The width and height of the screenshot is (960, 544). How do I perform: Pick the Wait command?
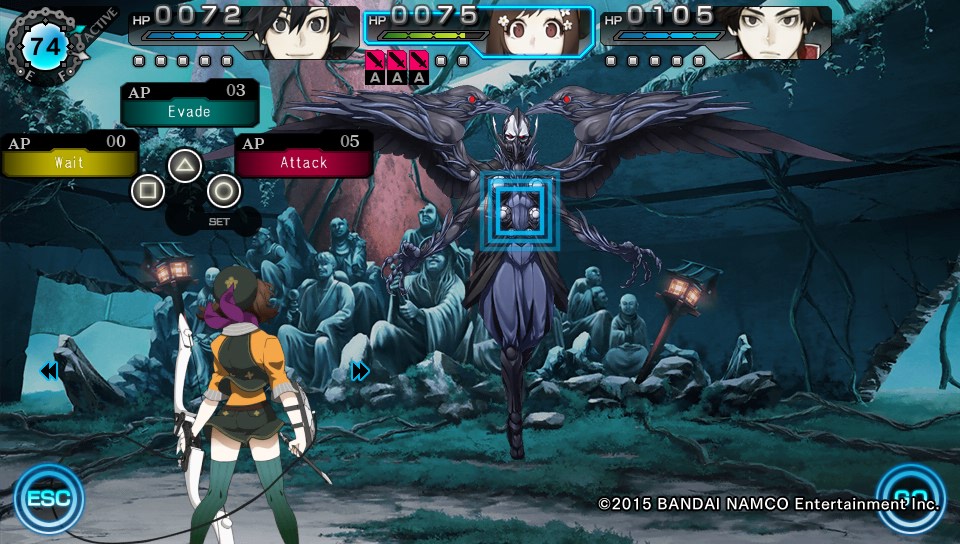click(68, 162)
